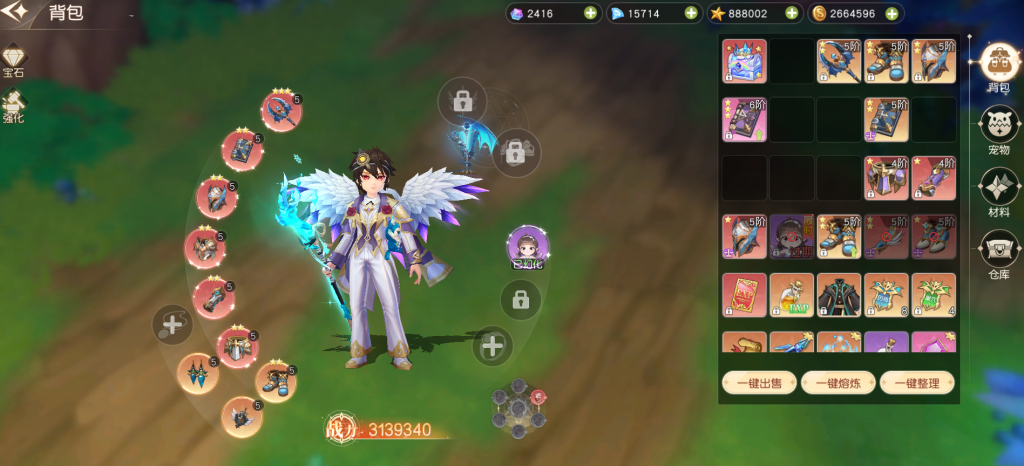Open the 强化 enhancement menu
This screenshot has width=1024, height=466.
click(14, 106)
